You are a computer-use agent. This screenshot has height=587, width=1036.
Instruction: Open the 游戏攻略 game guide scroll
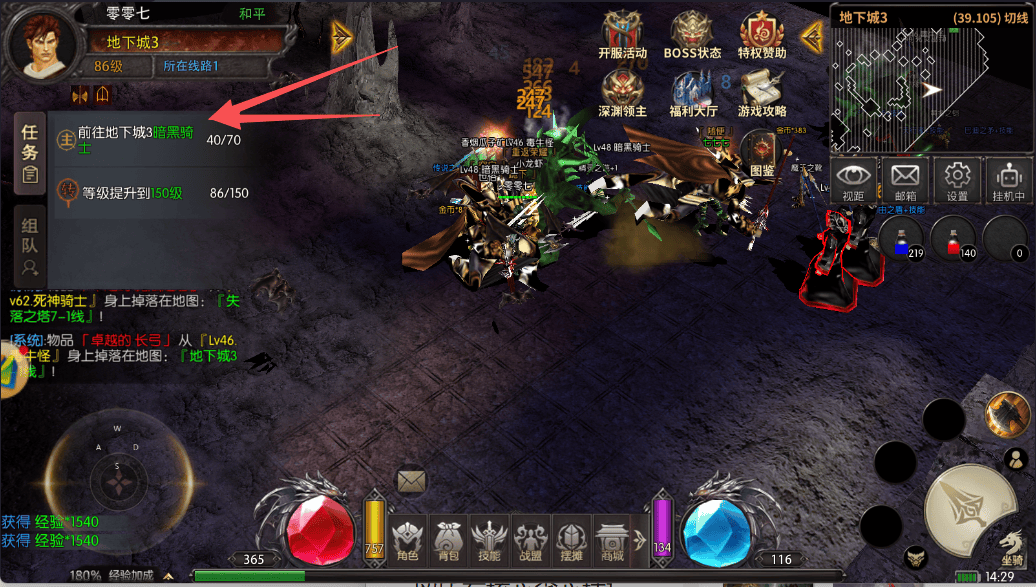pyautogui.click(x=762, y=93)
